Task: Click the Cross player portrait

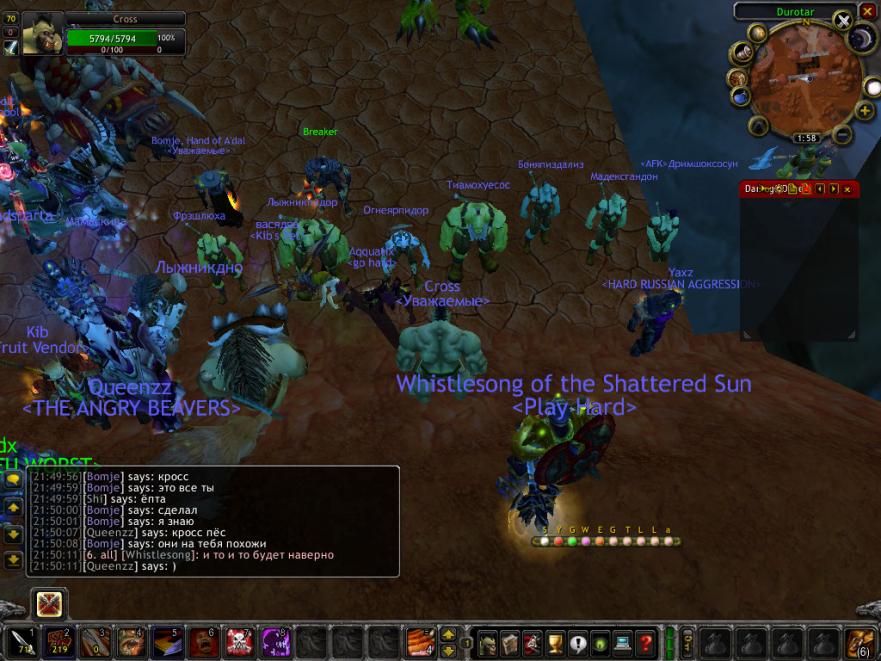Action: [x=43, y=35]
